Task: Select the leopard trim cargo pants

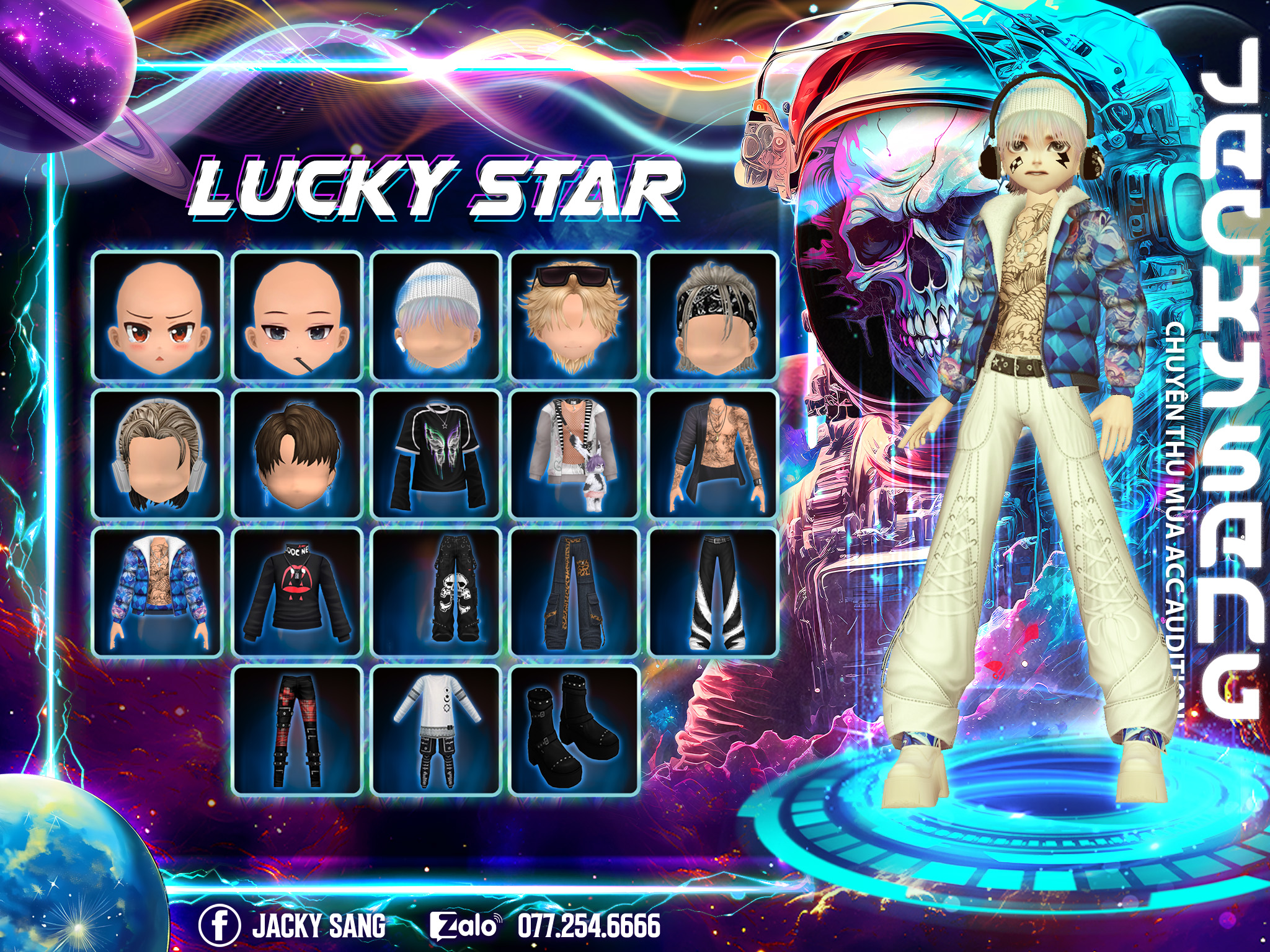Action: [575, 593]
